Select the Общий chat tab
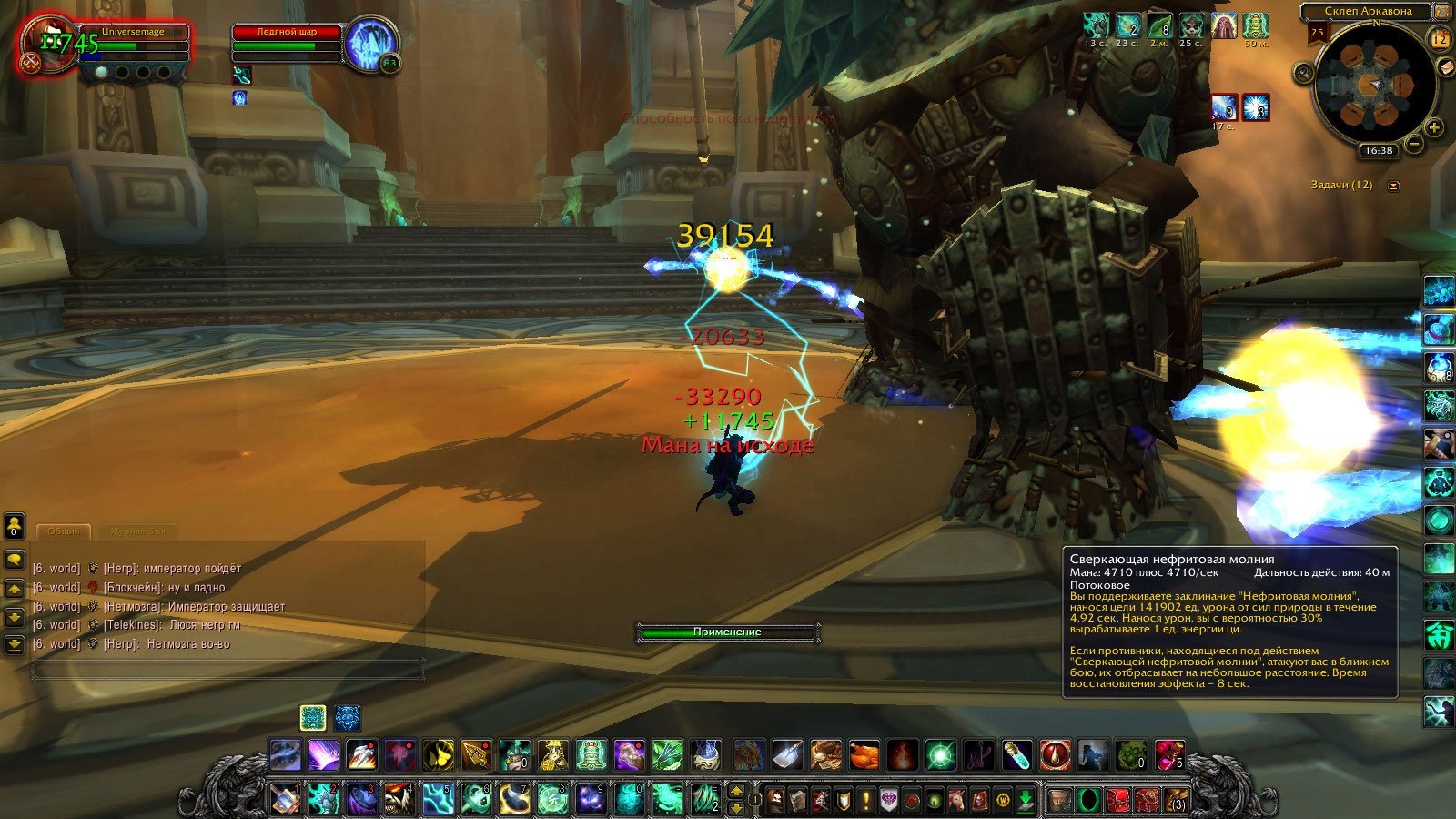The height and width of the screenshot is (819, 1456). pos(64,531)
